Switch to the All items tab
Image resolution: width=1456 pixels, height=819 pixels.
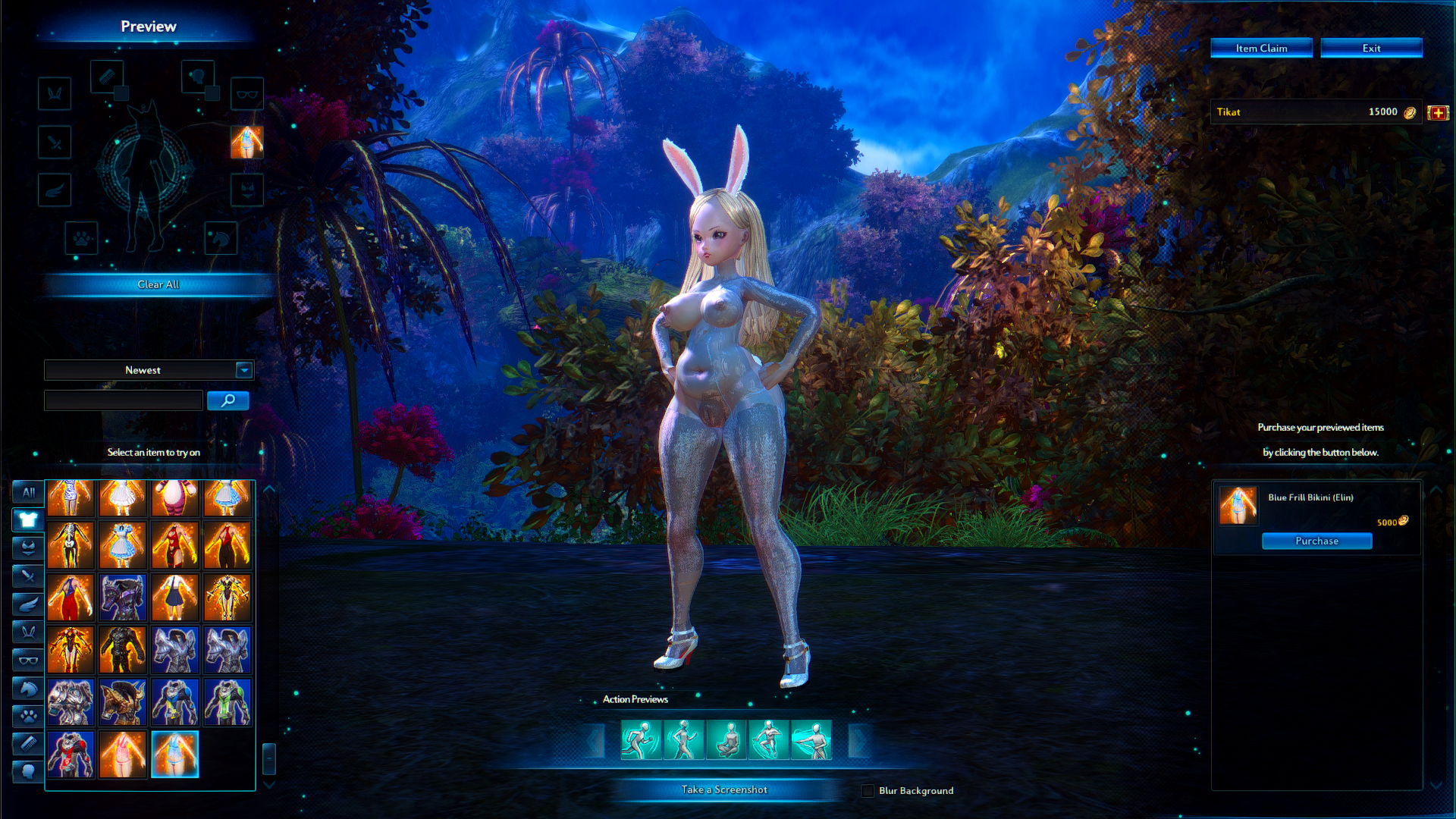[x=27, y=491]
